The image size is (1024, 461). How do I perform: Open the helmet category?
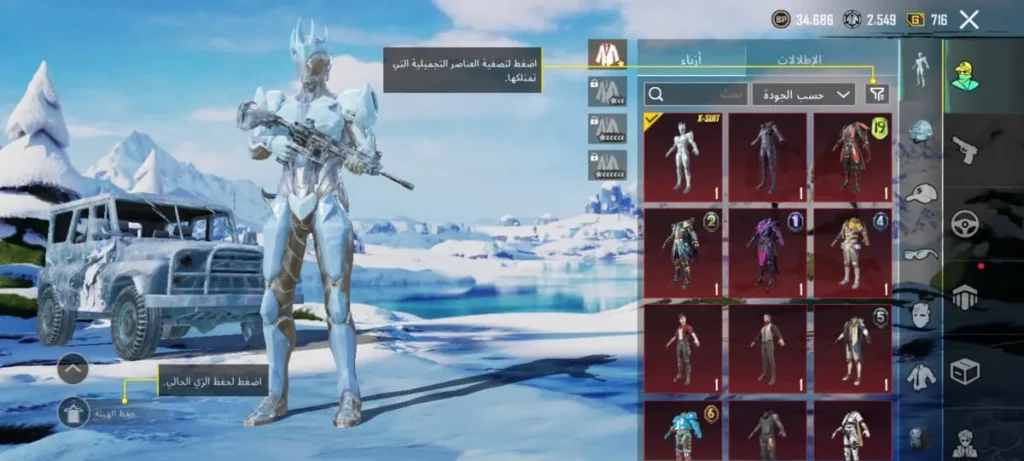coord(920,132)
